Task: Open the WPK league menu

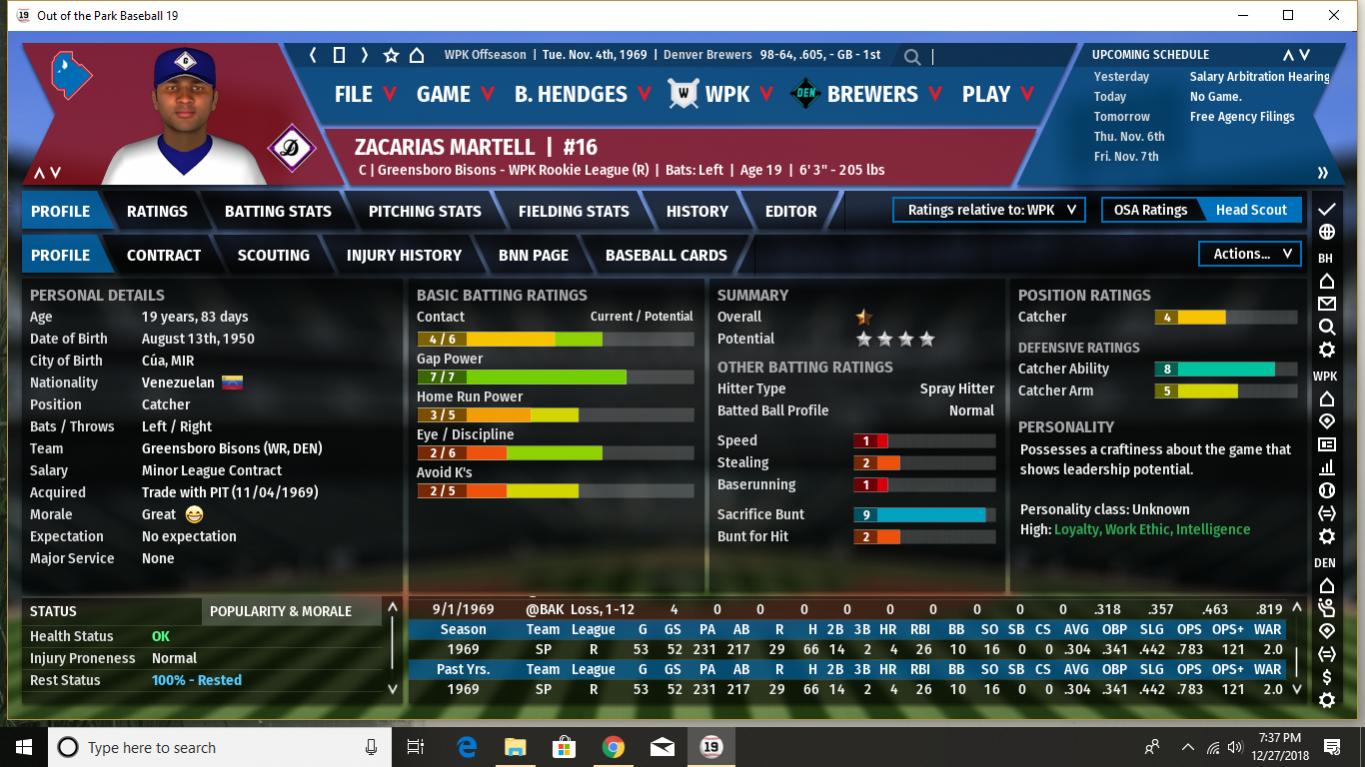Action: pos(726,94)
